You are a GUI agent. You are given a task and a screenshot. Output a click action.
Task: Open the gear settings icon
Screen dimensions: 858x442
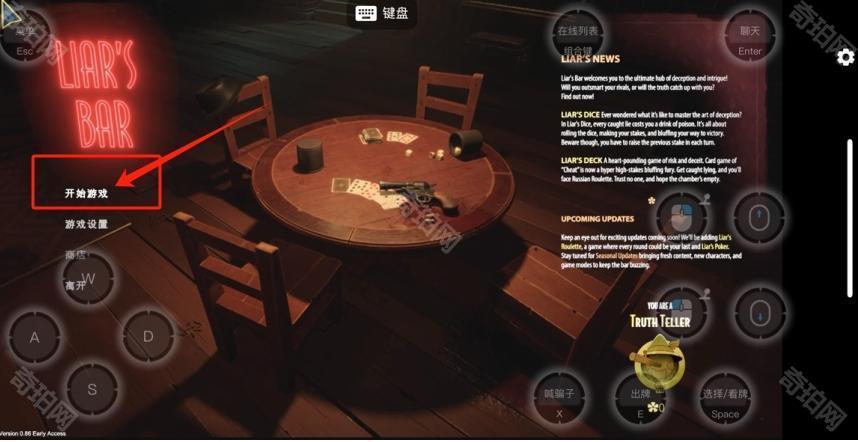846,57
